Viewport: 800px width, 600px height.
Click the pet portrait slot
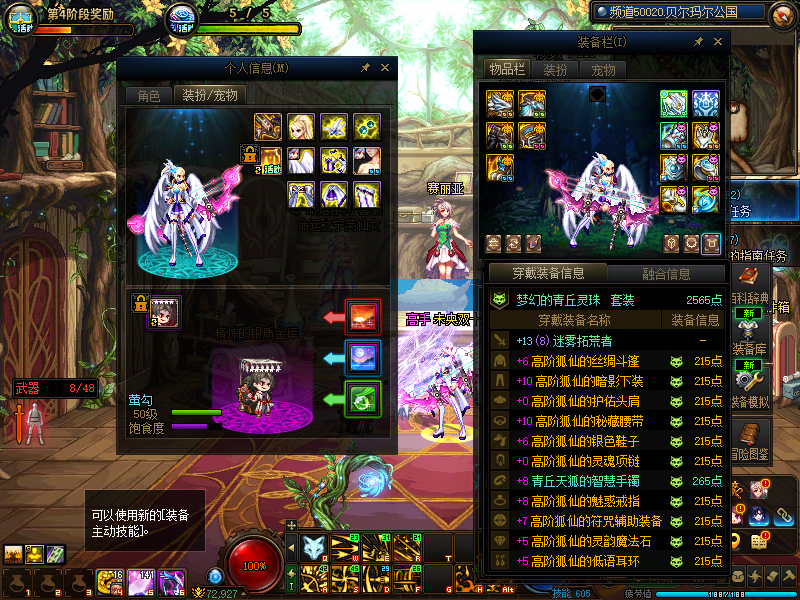point(165,313)
